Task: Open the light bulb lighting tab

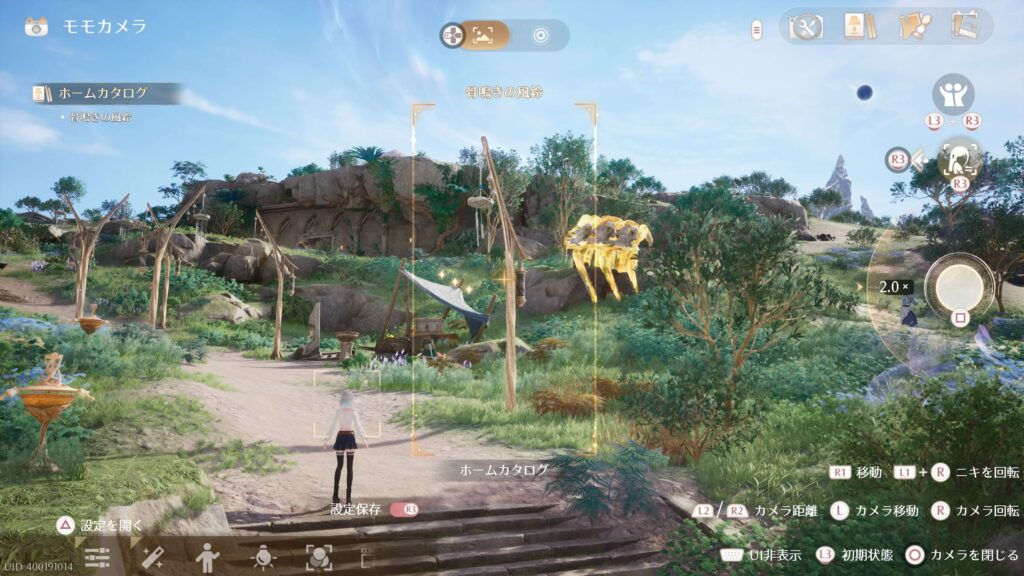Action: point(264,557)
